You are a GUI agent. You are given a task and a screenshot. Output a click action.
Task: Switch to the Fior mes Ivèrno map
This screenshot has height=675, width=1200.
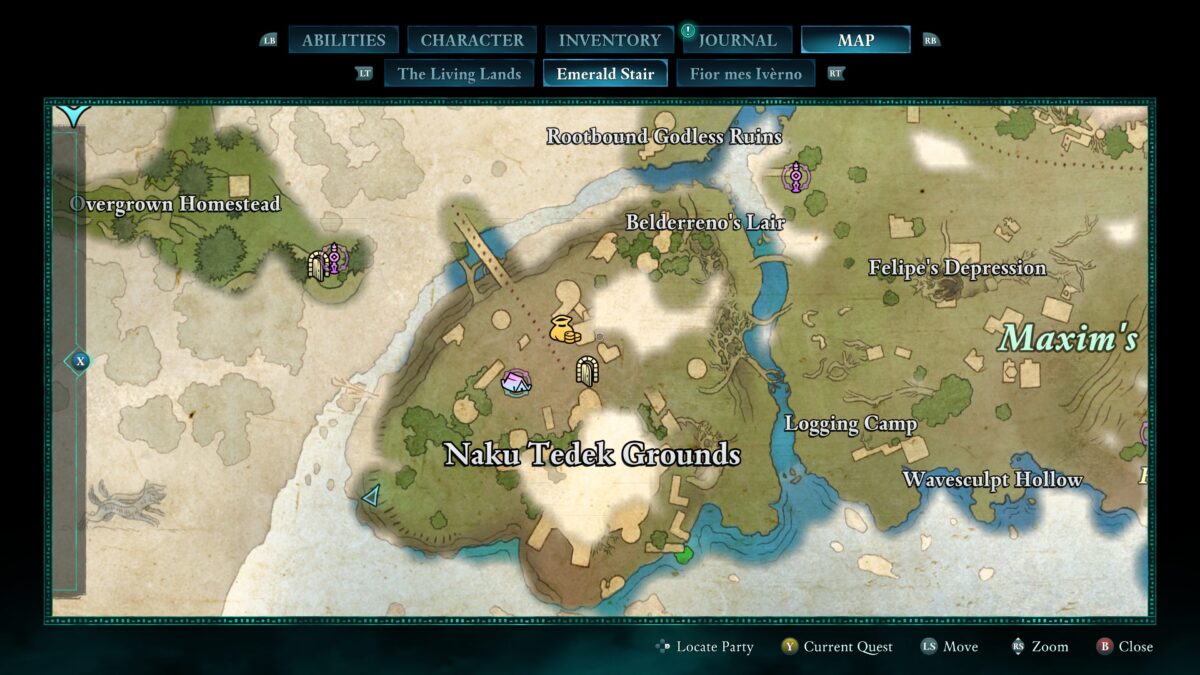tap(745, 73)
